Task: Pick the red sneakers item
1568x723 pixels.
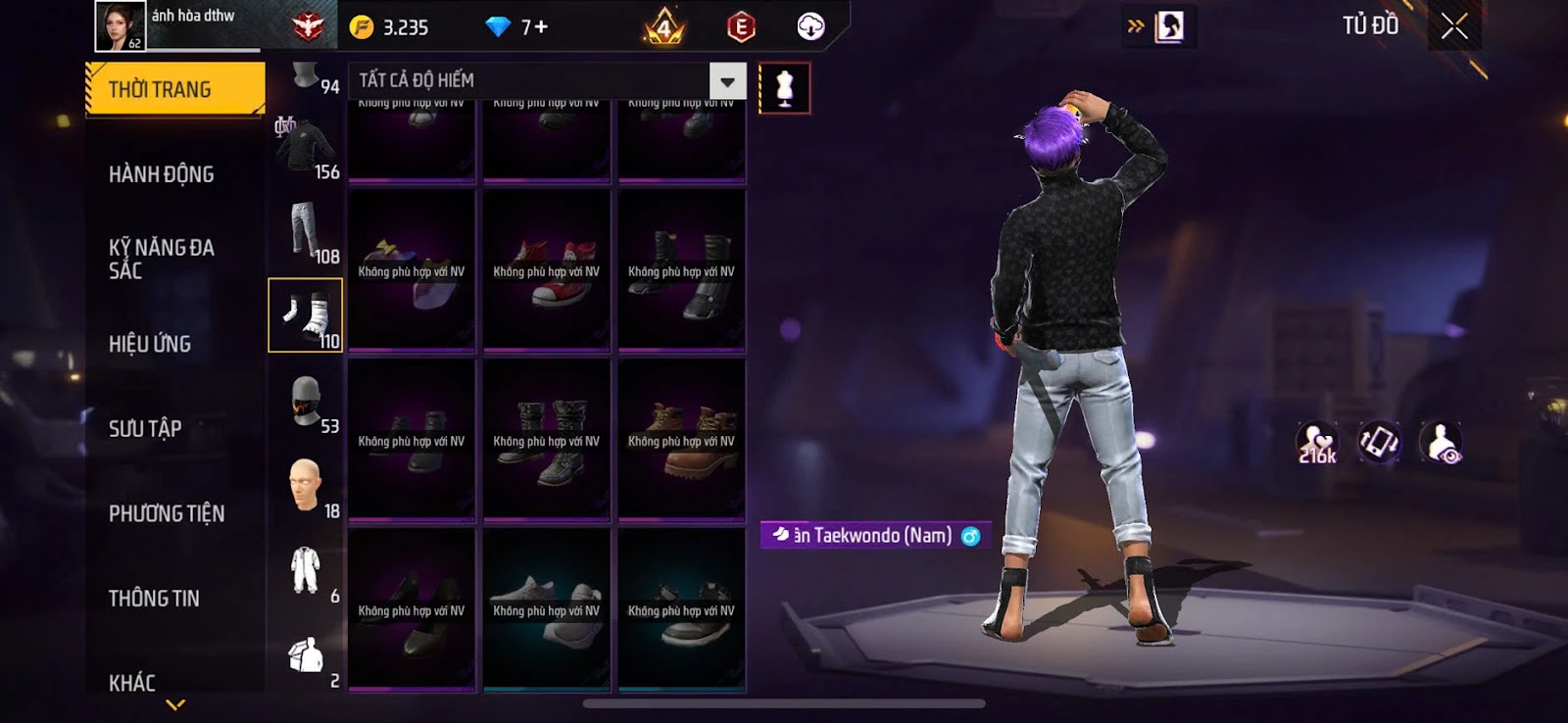Action: (547, 271)
